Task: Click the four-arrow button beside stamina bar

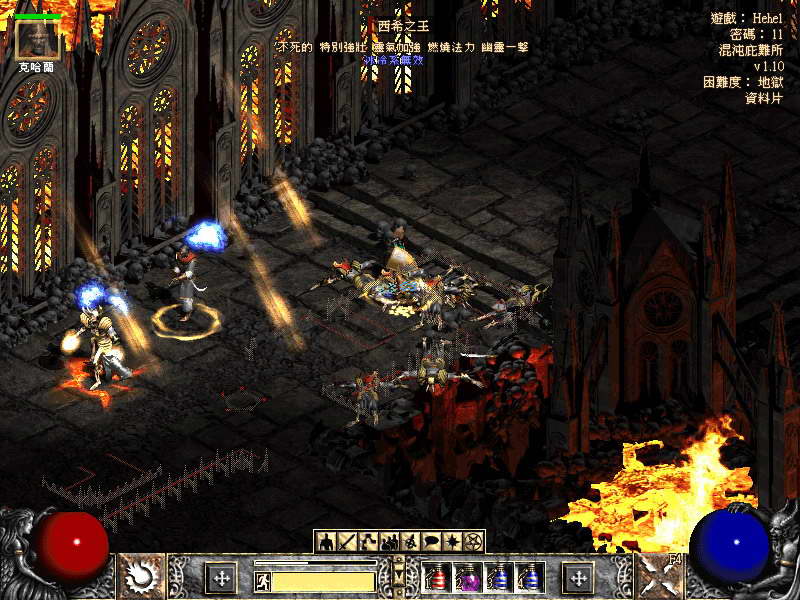Action: point(220,577)
